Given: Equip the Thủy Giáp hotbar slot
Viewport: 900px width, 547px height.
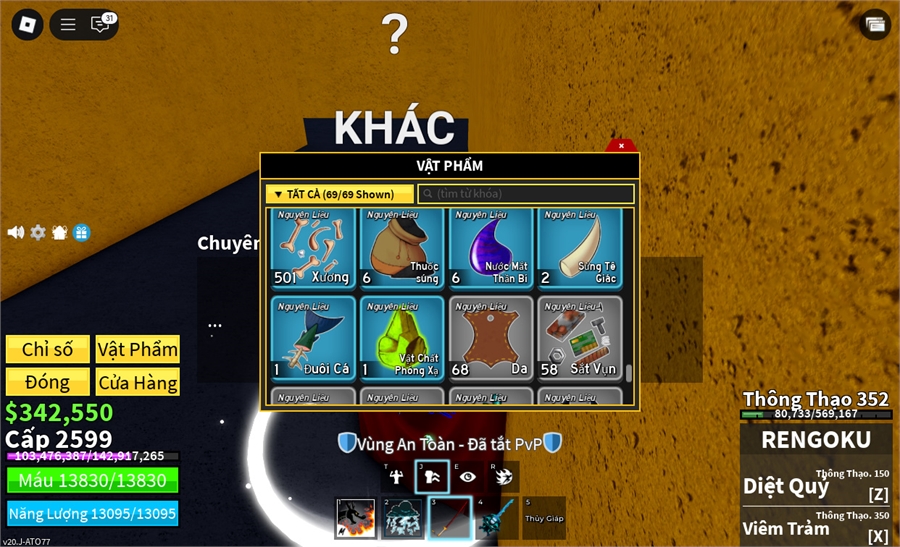Looking at the screenshot, I should tap(544, 518).
